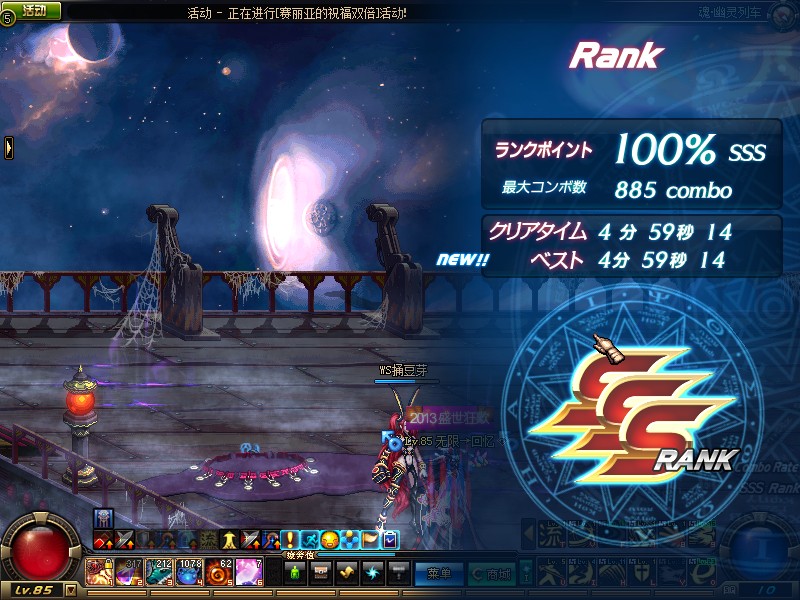Image resolution: width=800 pixels, height=600 pixels.
Task: Click the yellow exclamation mark icon
Action: pos(290,540)
